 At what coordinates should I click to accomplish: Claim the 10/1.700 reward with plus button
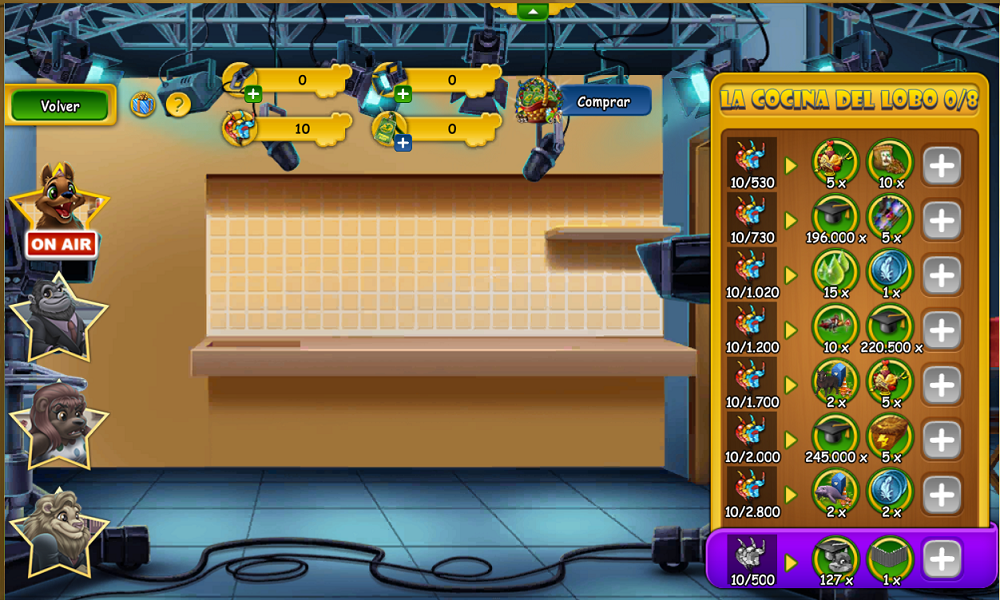click(x=941, y=385)
